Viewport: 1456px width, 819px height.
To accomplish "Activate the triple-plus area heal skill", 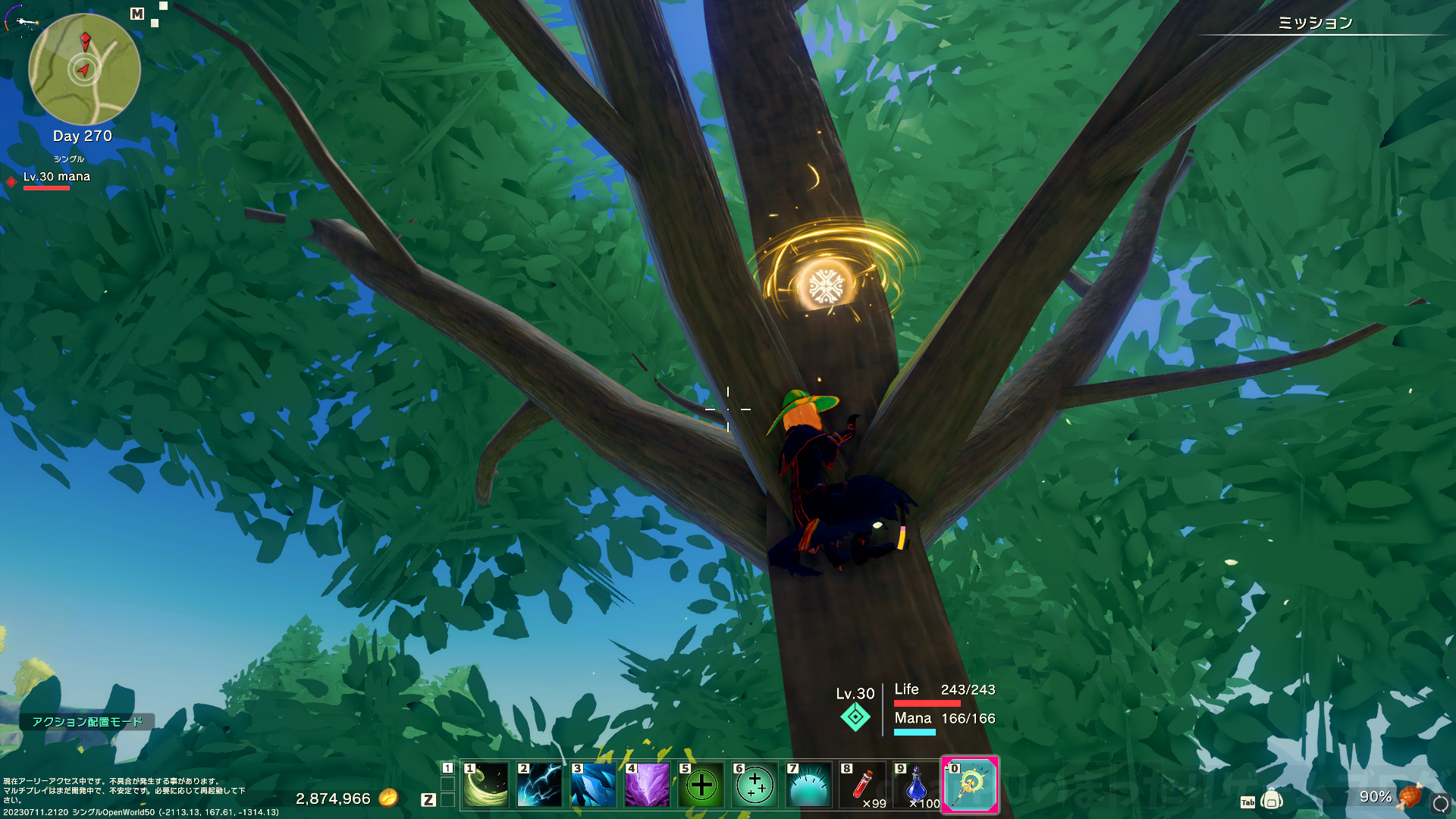I will (x=755, y=786).
